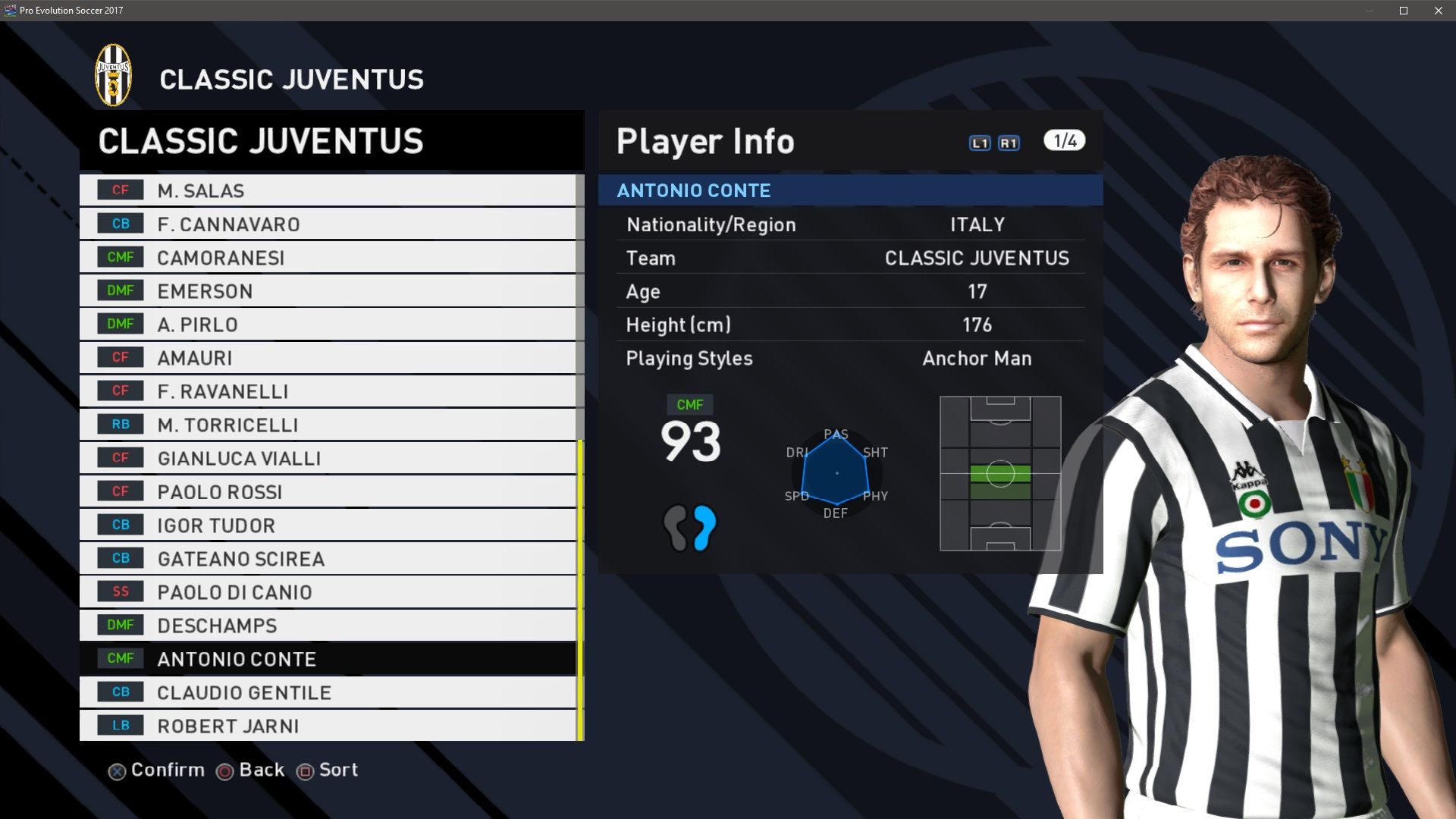
Task: Pick Gateano Scirea from the roster
Action: point(328,558)
